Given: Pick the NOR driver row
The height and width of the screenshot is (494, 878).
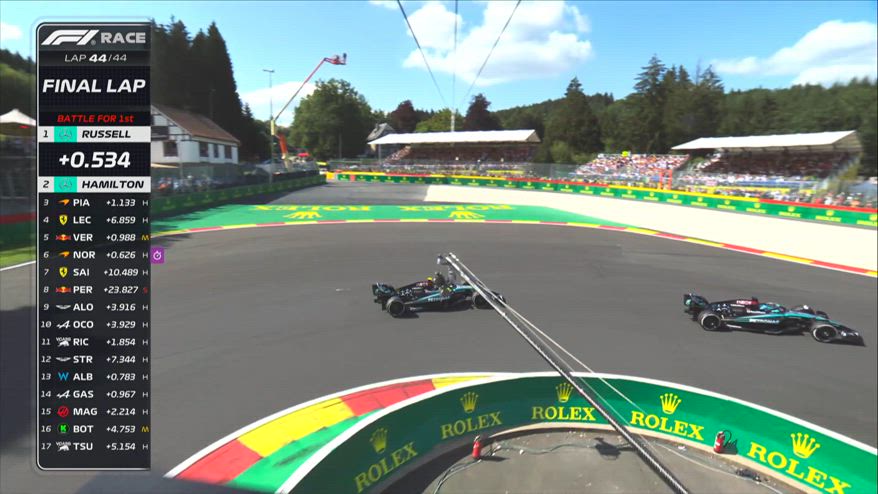Looking at the screenshot, I should (94, 254).
